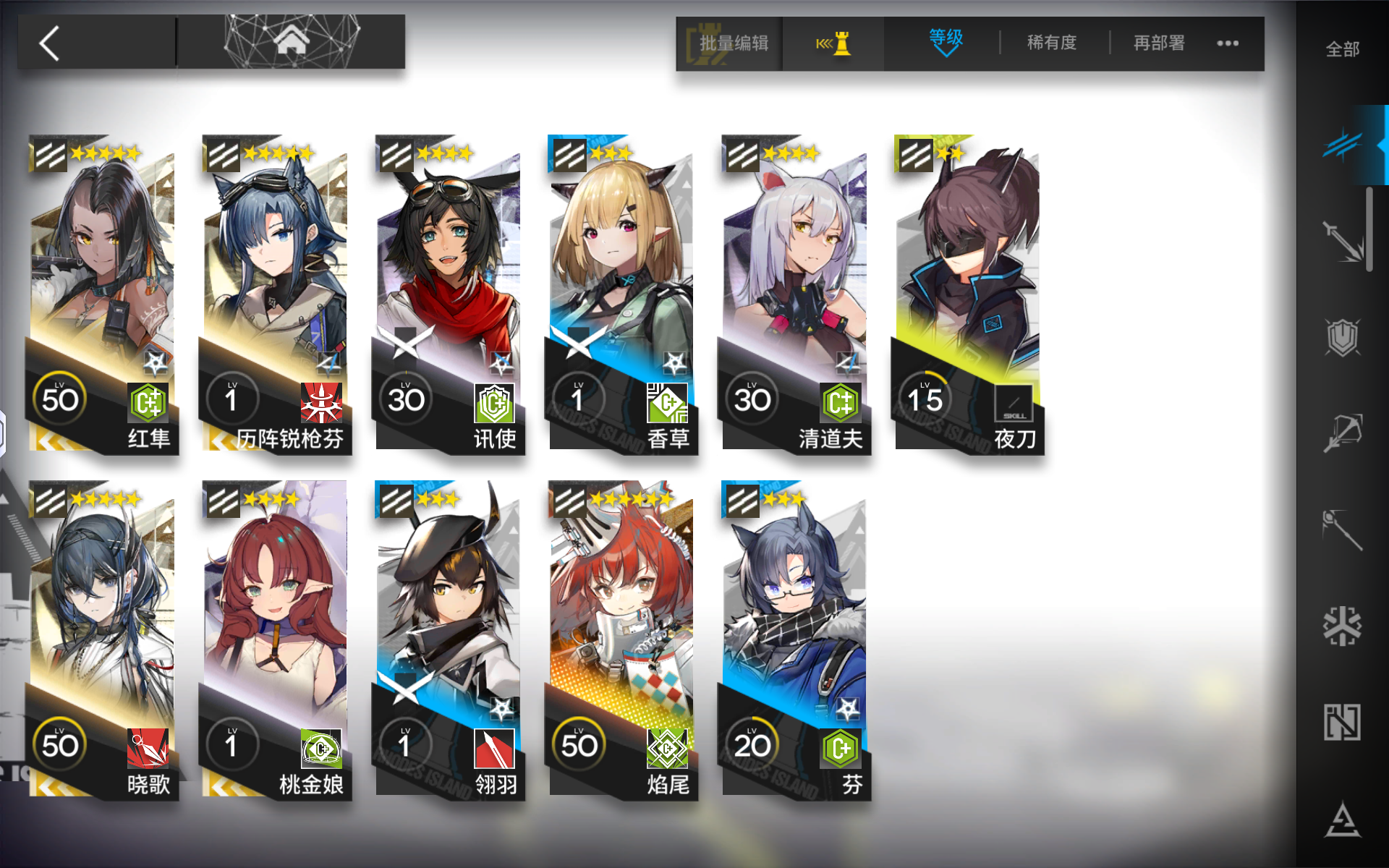Select the Defender shield class icon
Screen dimensions: 1389x868
point(1343,338)
